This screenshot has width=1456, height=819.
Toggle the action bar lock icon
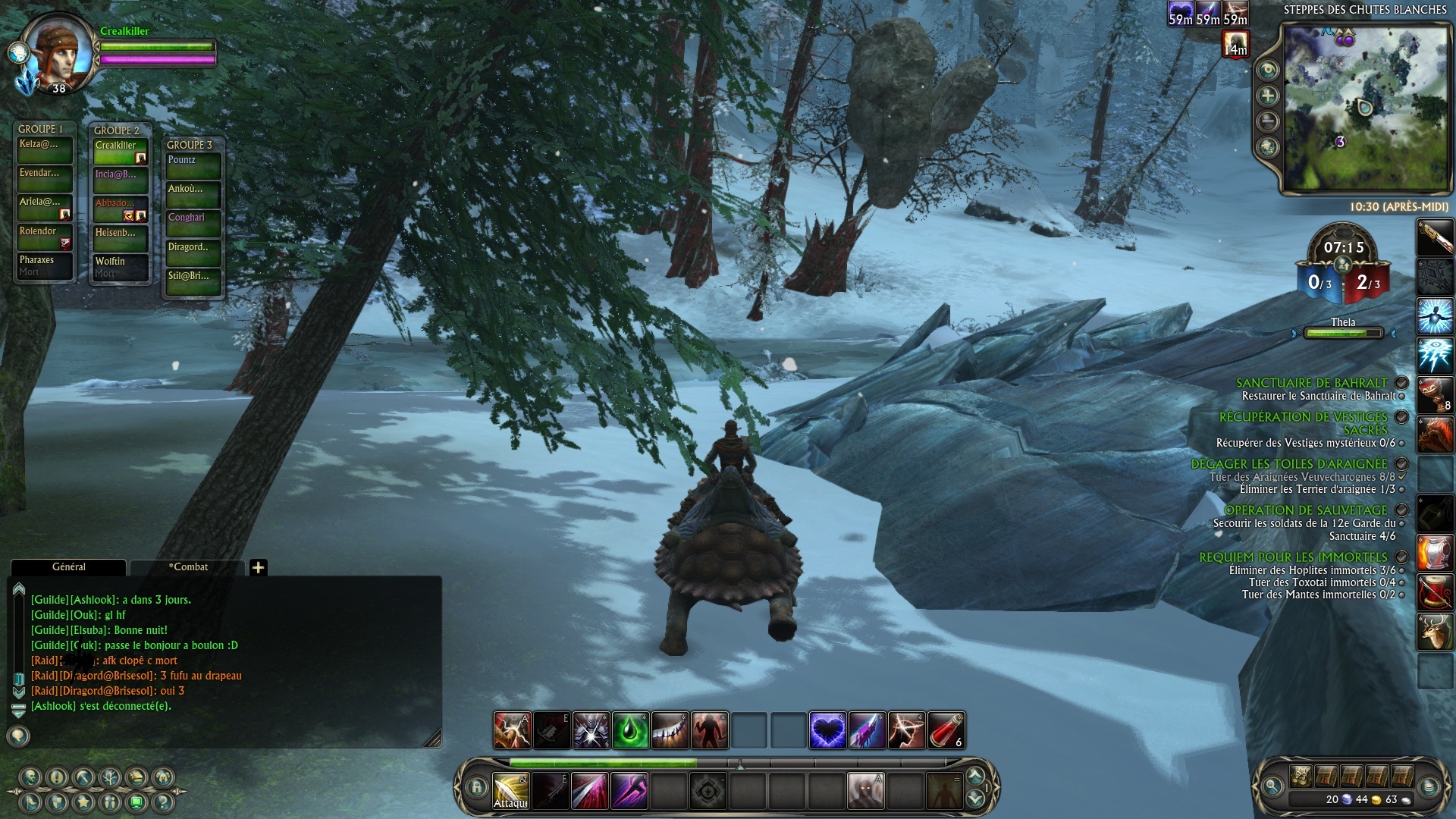(x=476, y=788)
